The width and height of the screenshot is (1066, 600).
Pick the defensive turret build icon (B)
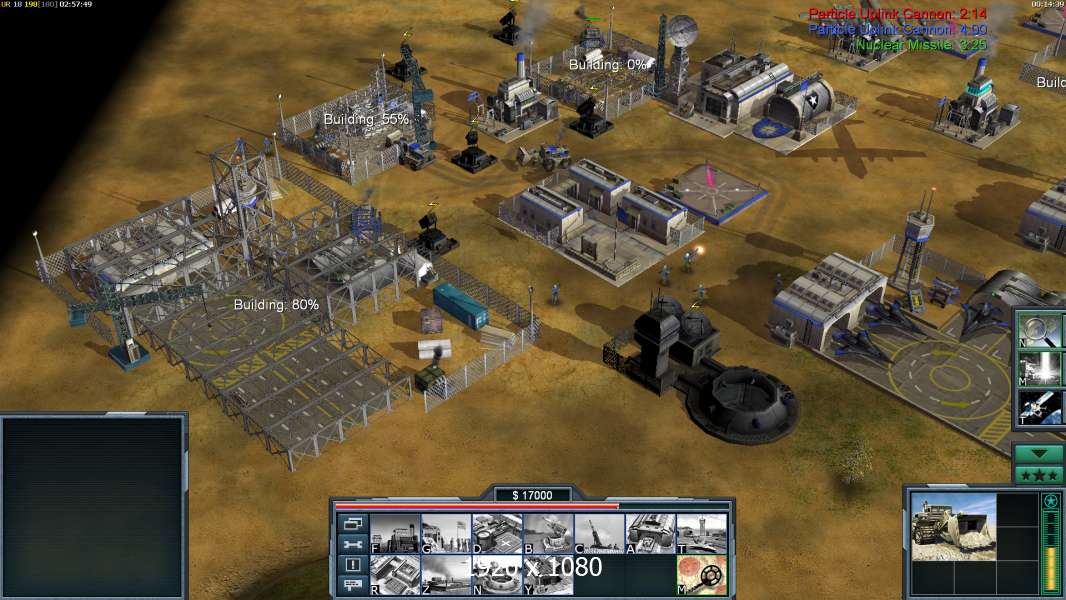coord(548,534)
